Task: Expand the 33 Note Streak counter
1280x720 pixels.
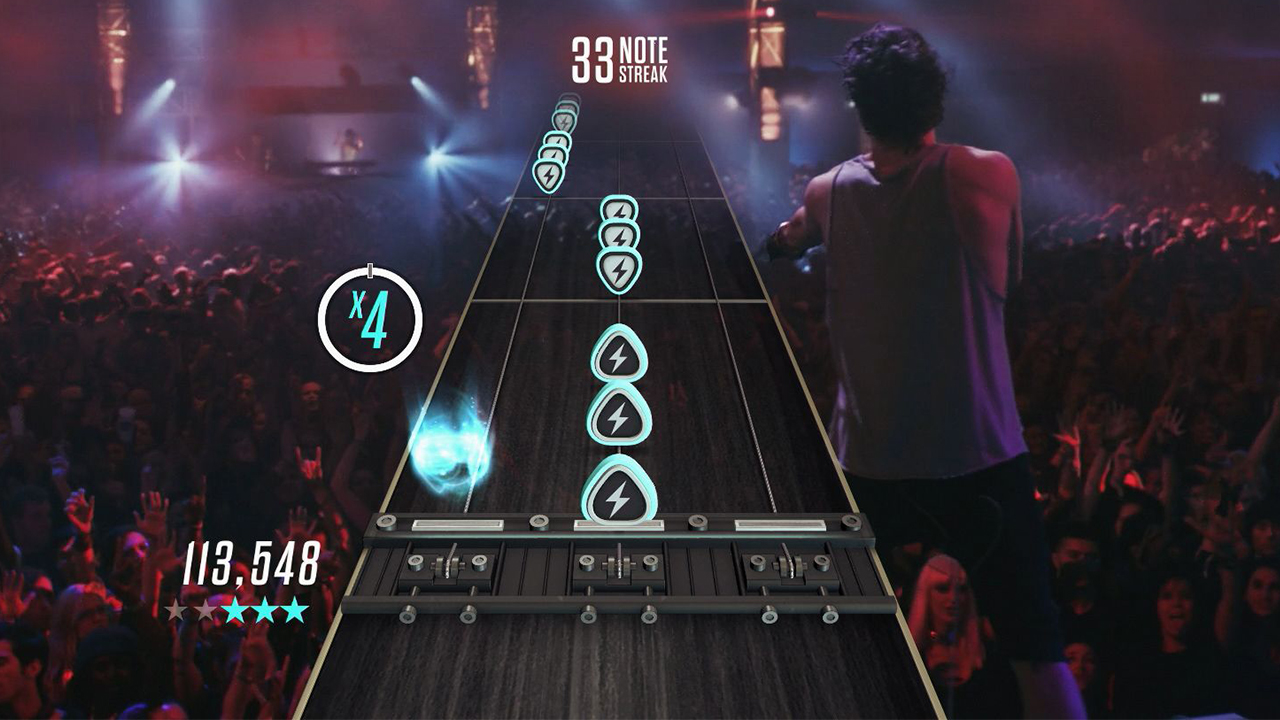Action: pos(620,55)
